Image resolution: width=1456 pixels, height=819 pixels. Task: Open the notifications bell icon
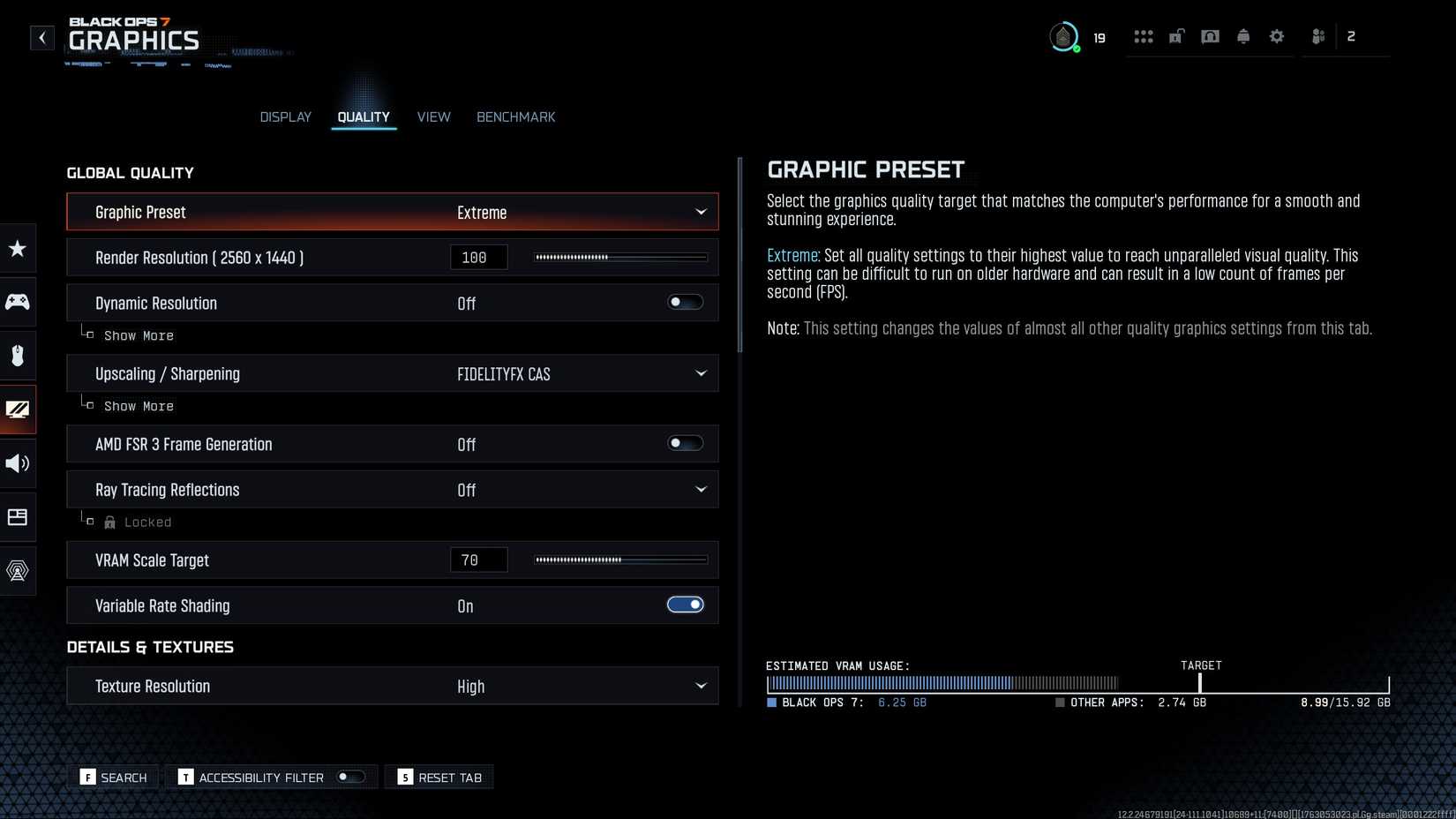point(1242,37)
